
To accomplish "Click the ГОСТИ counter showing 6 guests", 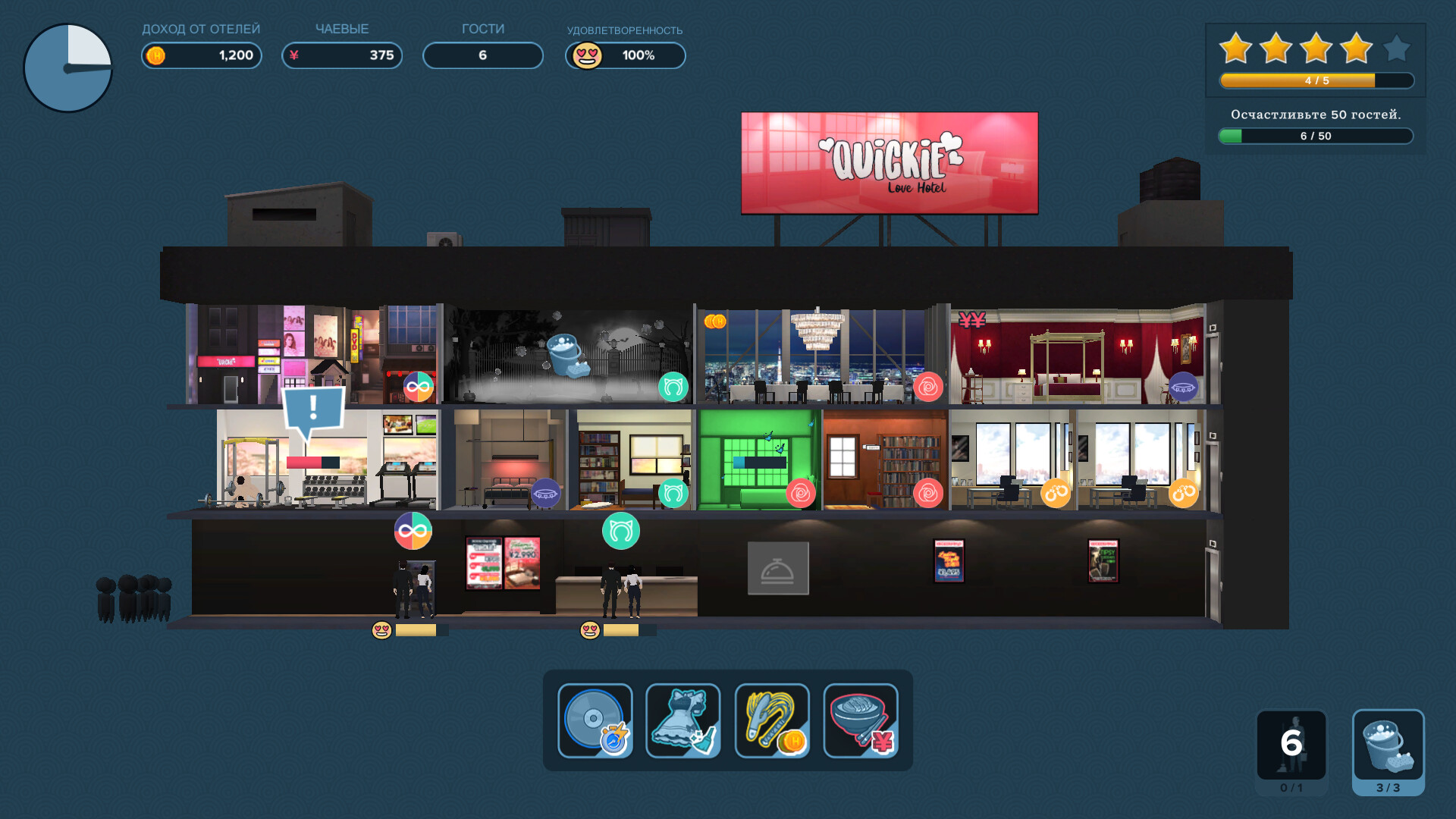I will coord(482,55).
